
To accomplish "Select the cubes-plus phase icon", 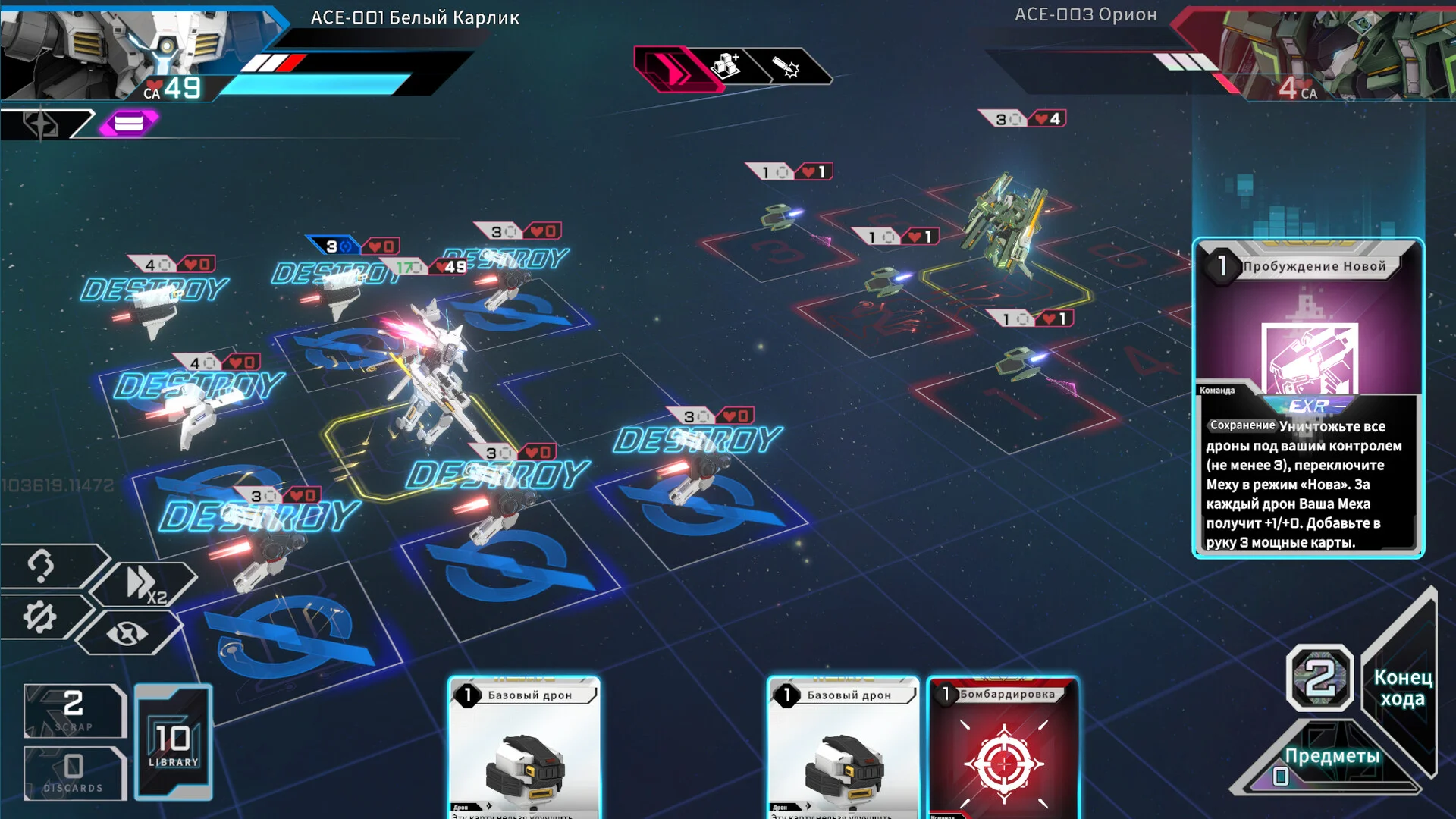I will 726,67.
